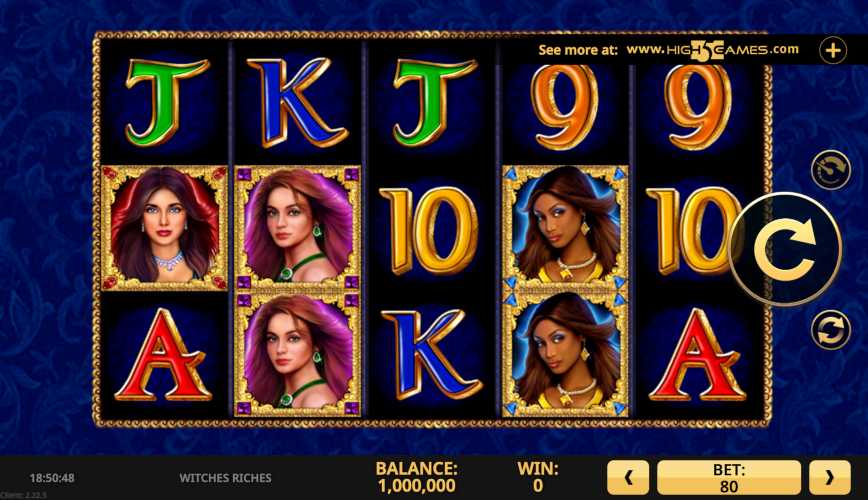Decrease the bet with the left arrow

point(629,478)
